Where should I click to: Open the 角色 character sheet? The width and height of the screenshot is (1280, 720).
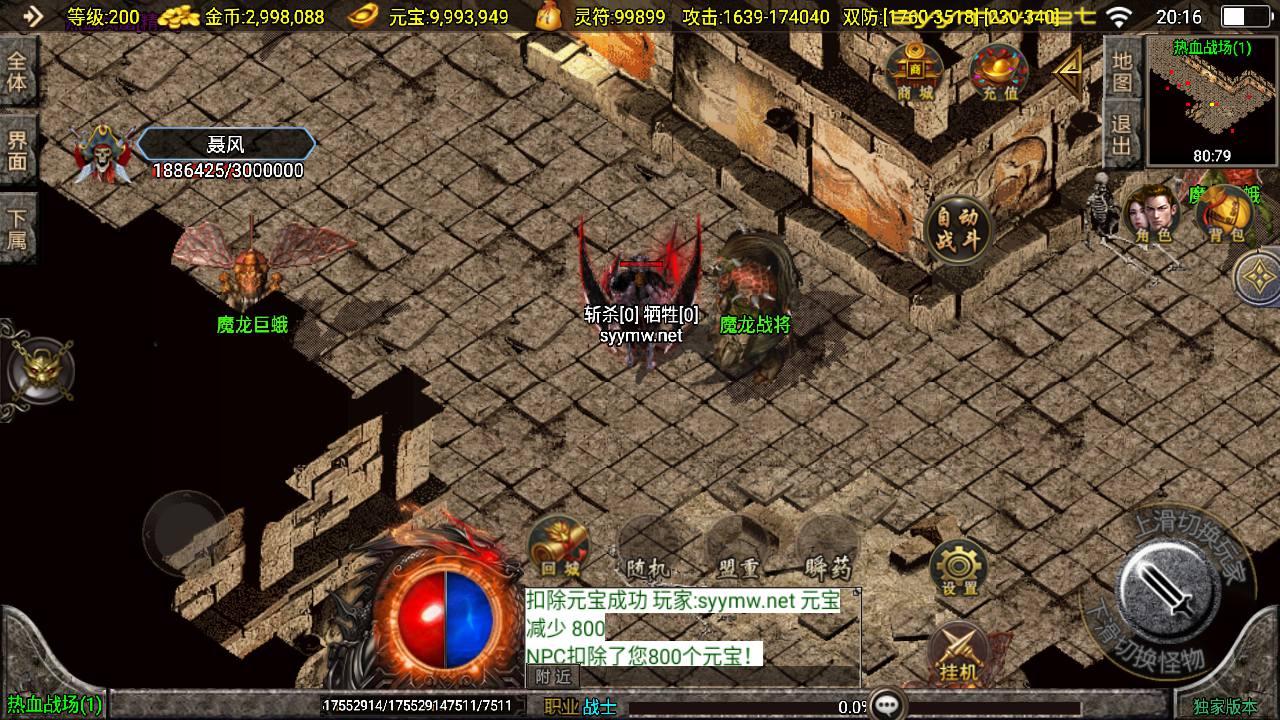point(1151,214)
